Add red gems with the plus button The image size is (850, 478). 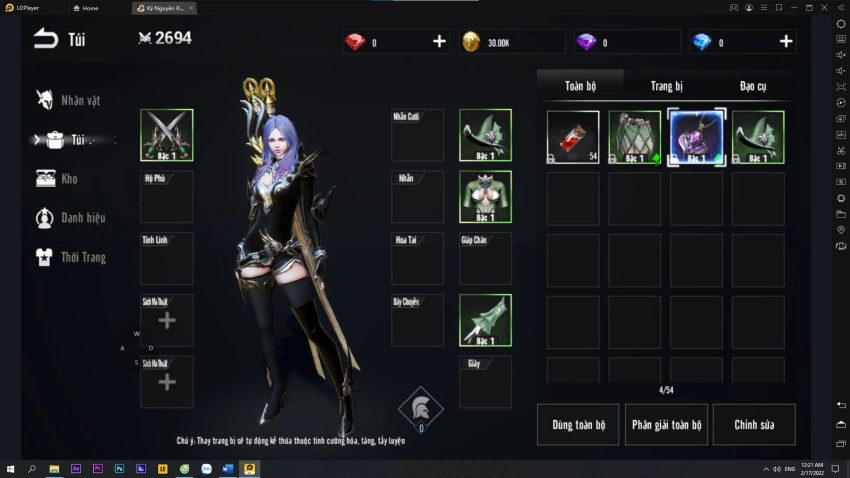(x=439, y=42)
